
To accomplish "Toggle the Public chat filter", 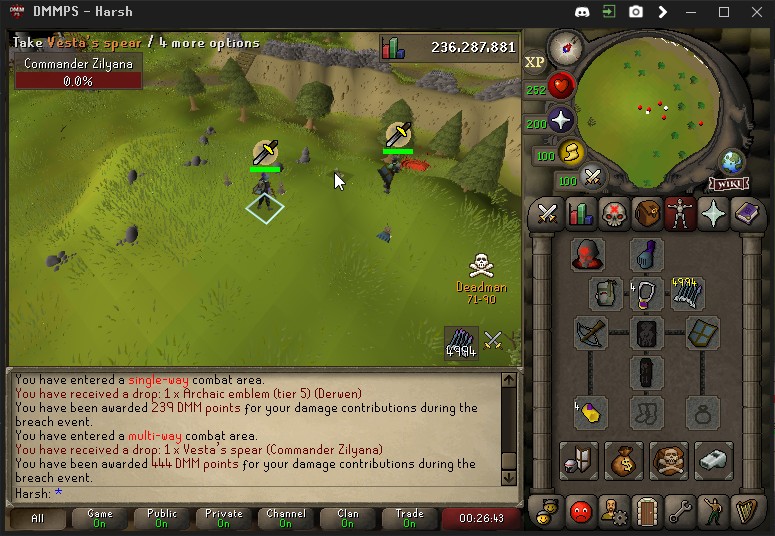I will (x=161, y=518).
